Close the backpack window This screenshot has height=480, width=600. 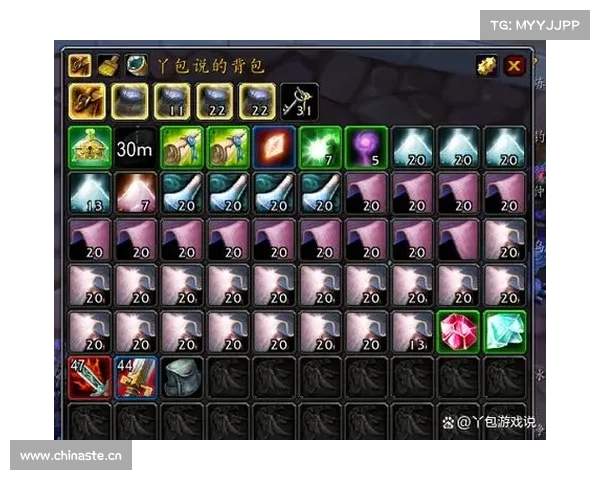514,67
